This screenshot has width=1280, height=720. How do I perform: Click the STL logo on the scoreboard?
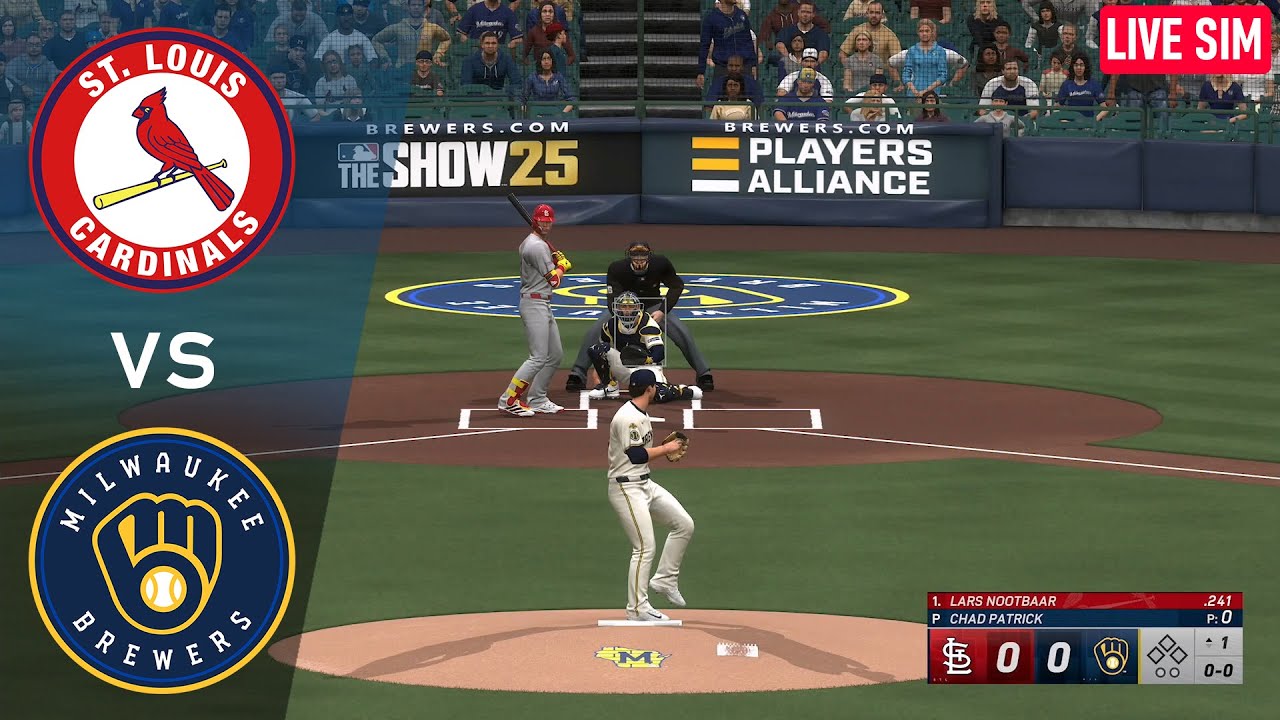958,657
